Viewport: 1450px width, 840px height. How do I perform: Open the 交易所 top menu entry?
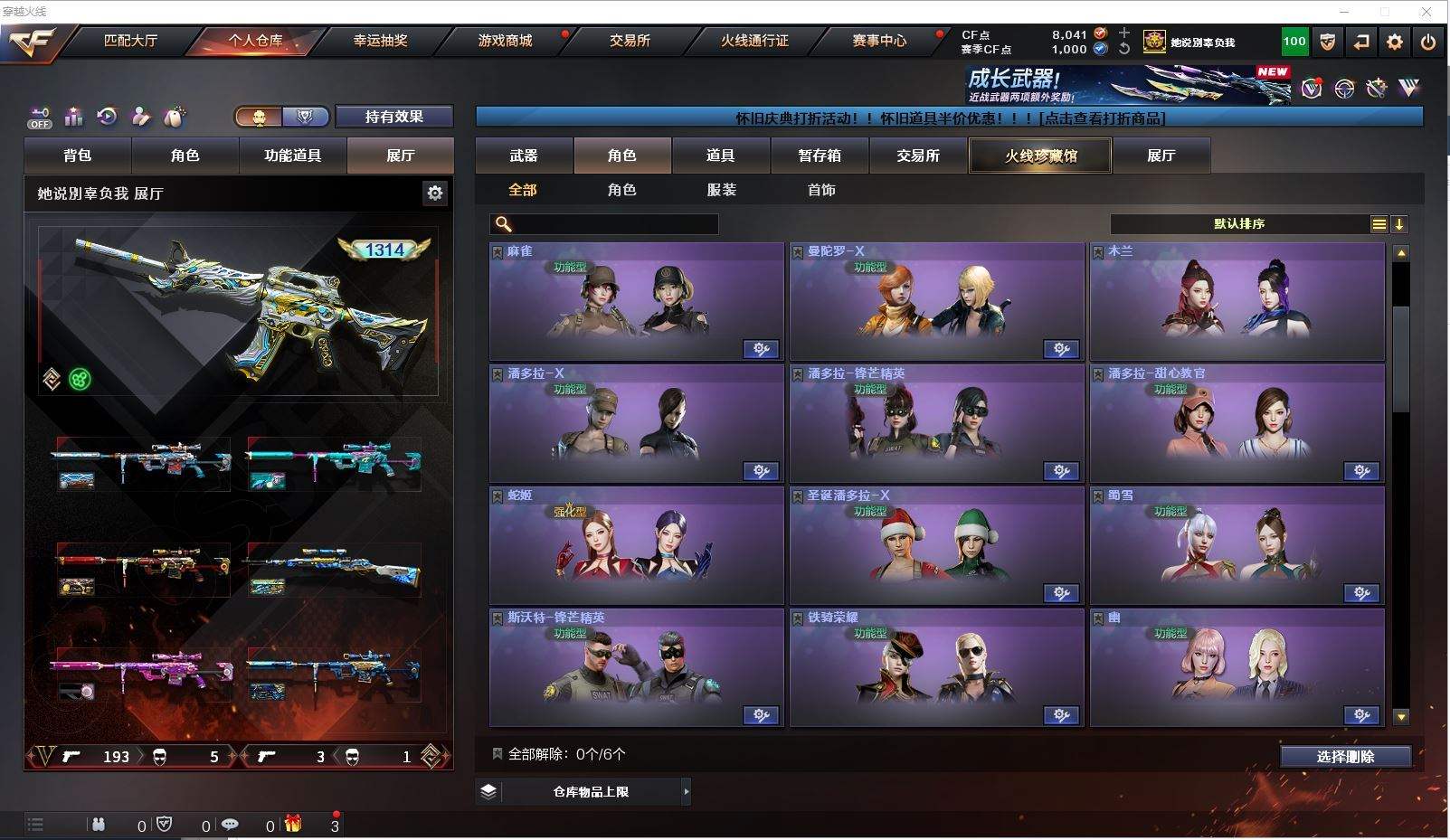coord(630,41)
